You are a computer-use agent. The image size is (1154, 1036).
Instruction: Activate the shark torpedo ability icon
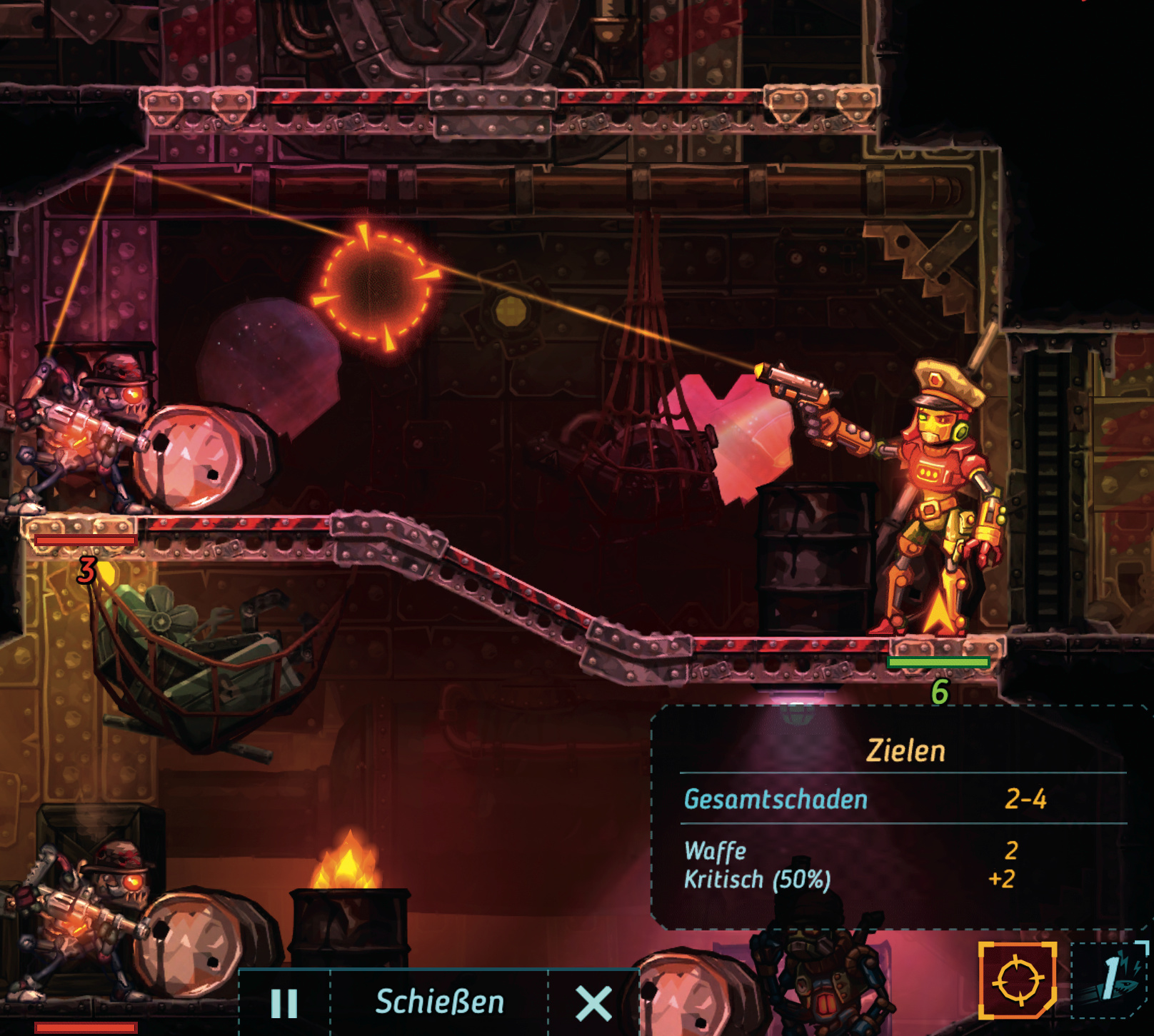1111,980
